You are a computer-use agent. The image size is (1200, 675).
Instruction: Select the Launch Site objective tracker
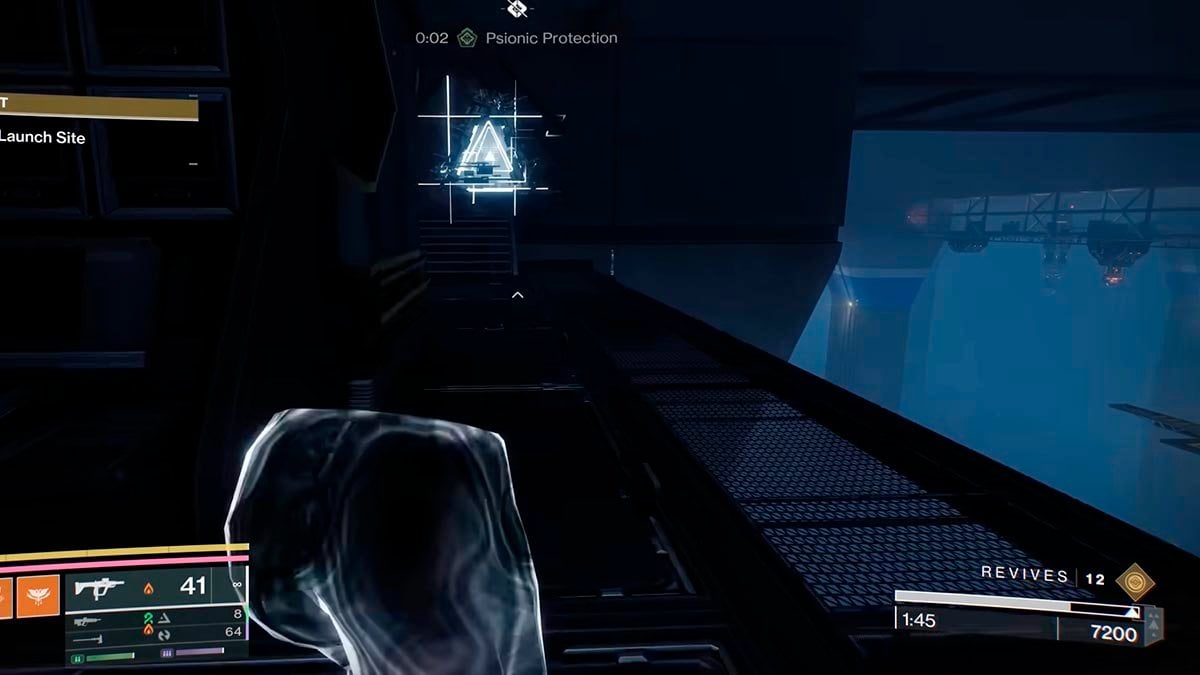coord(43,138)
